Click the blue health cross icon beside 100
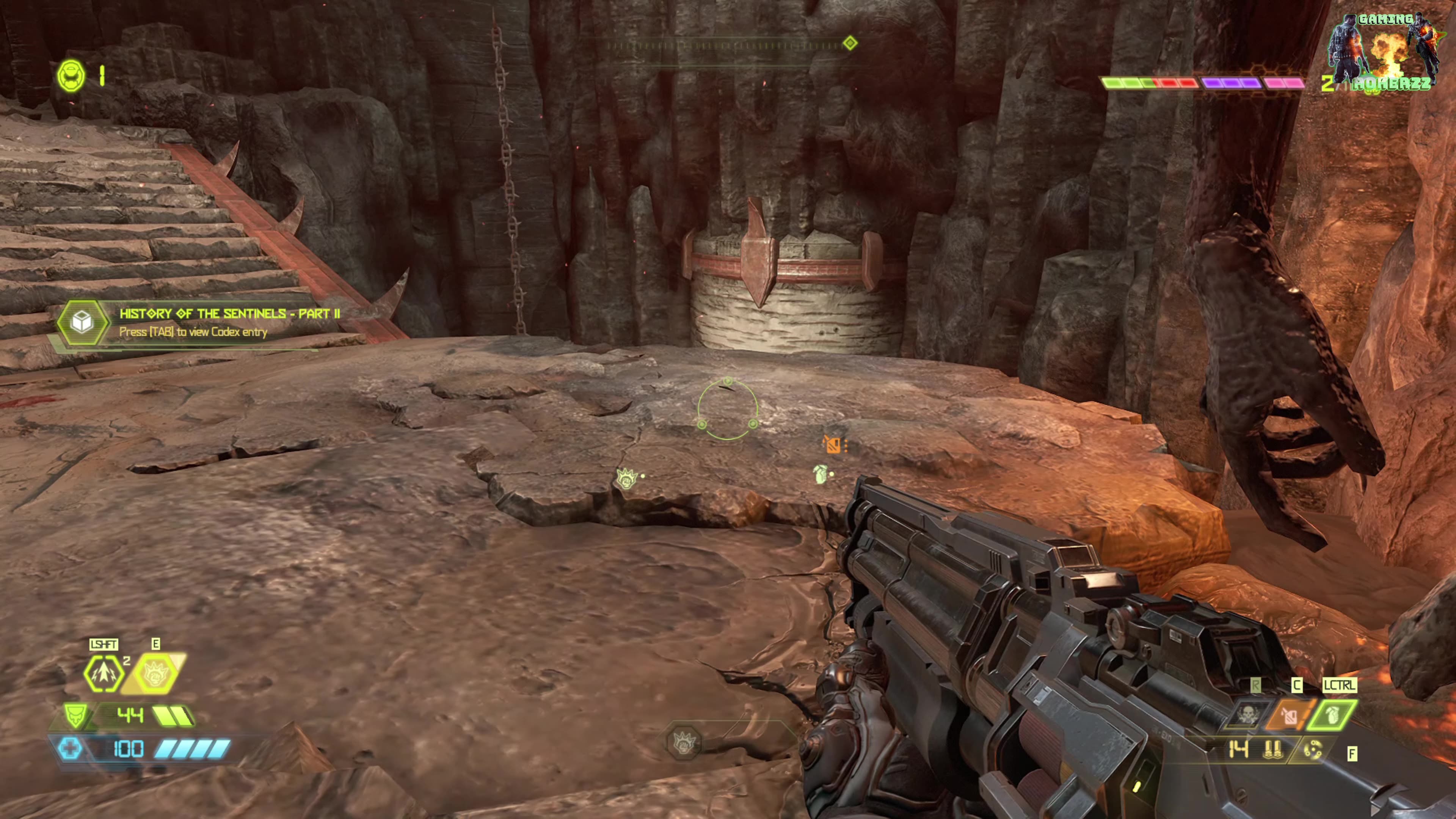This screenshot has width=1456, height=819. click(71, 749)
